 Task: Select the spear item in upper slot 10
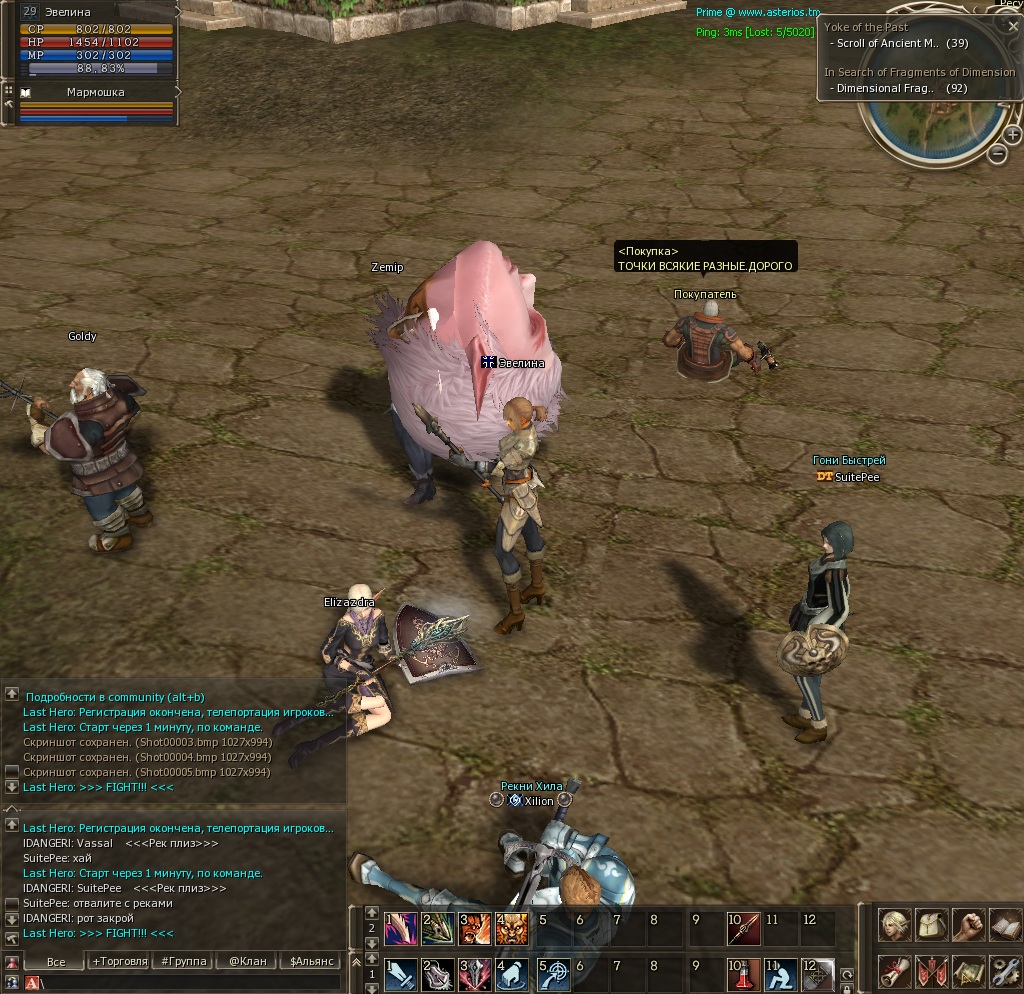coord(743,927)
